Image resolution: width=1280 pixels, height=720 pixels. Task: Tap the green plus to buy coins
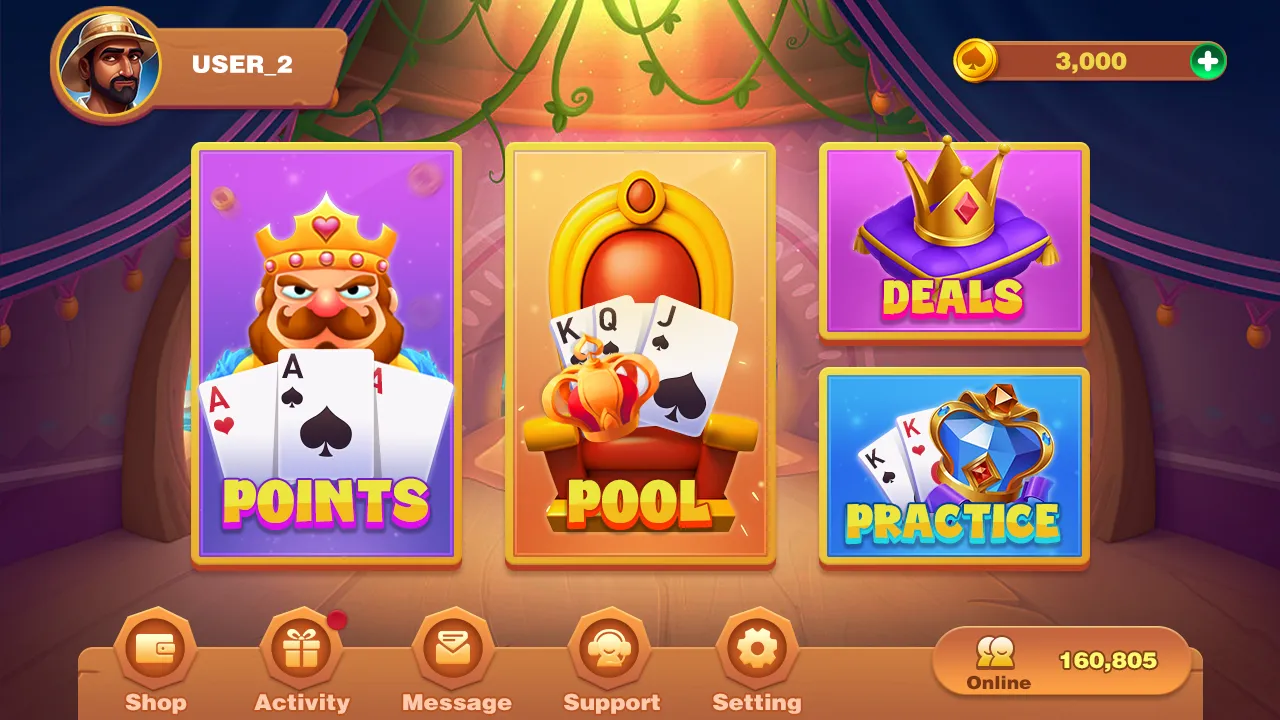tap(1207, 61)
